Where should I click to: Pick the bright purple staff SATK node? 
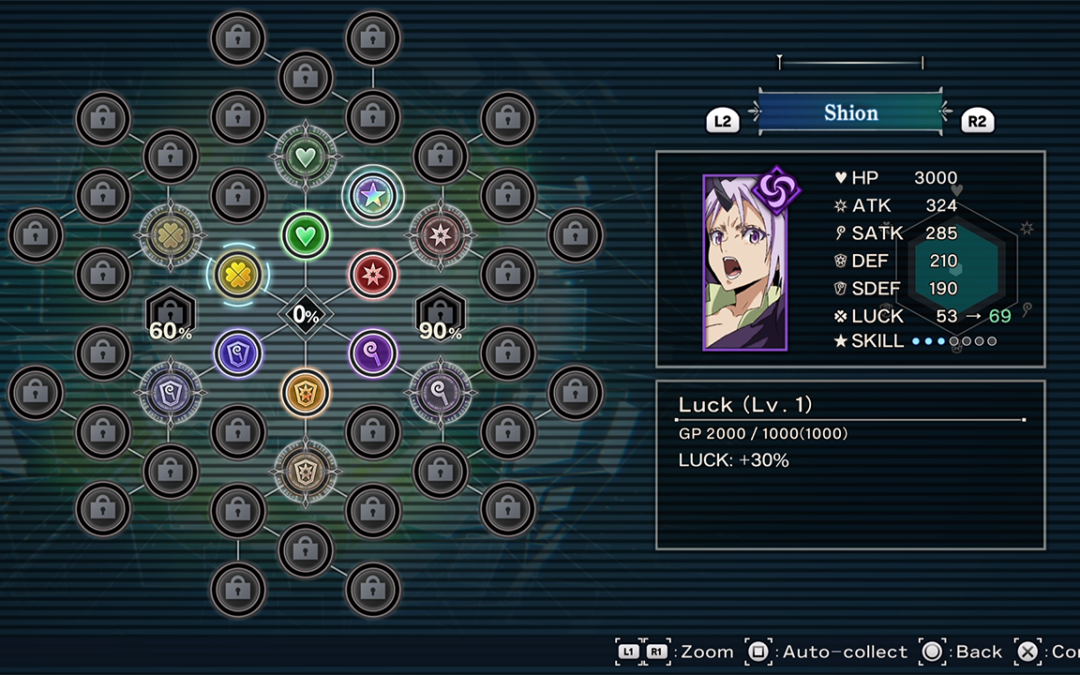point(372,352)
